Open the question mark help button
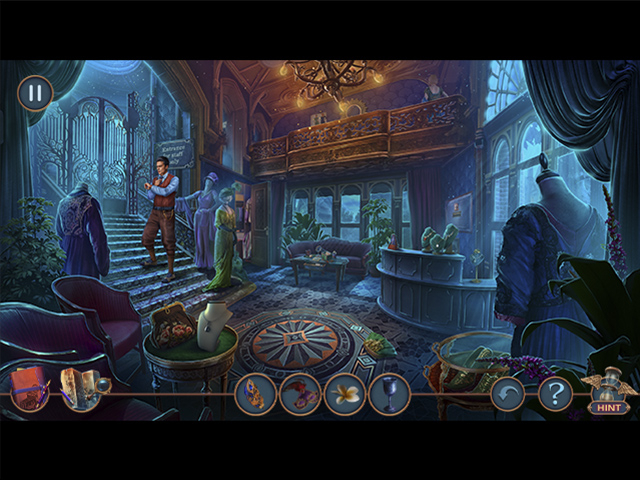This screenshot has height=480, width=640. tap(555, 393)
